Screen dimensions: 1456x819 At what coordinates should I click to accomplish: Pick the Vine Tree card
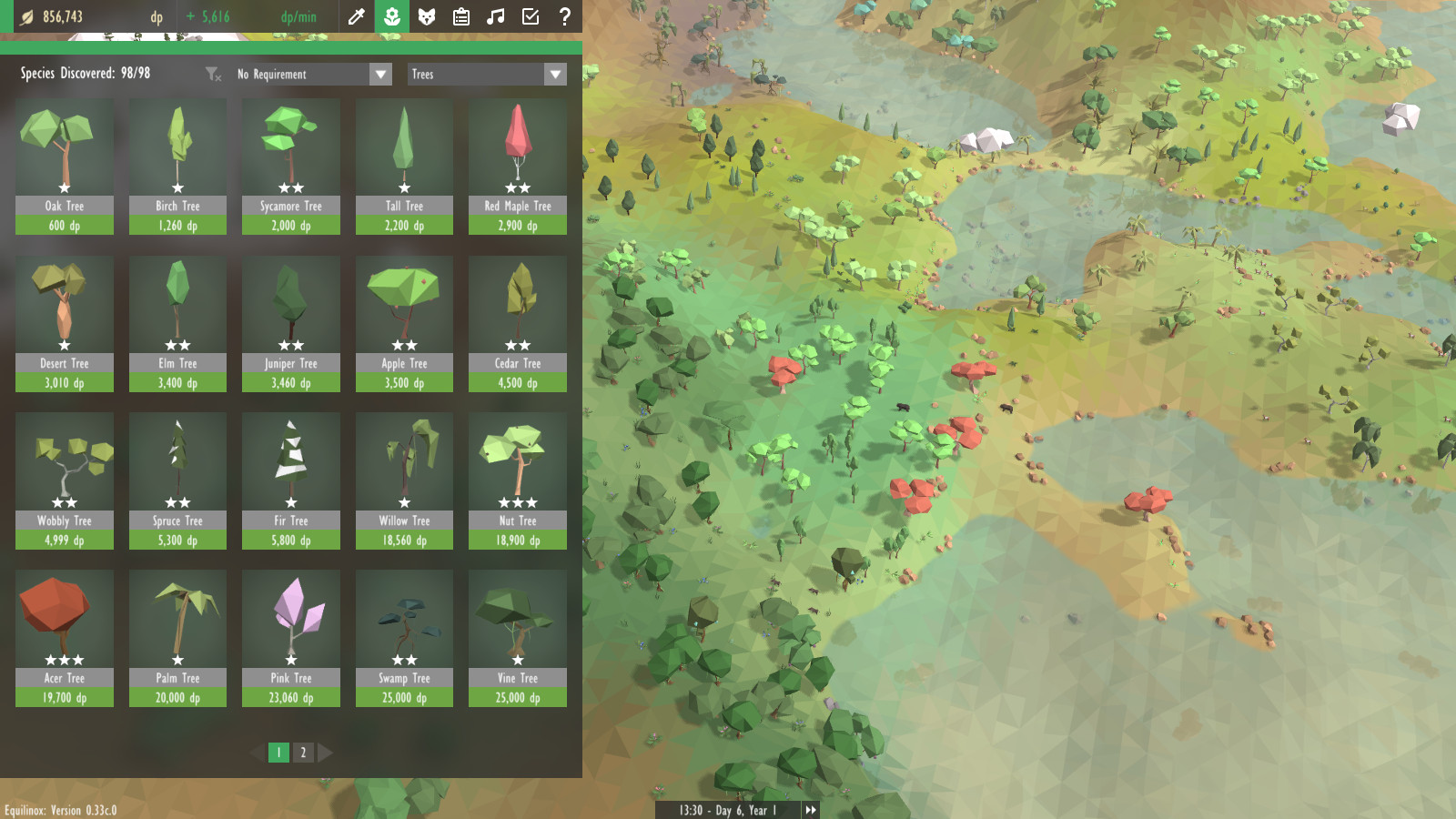coord(517,638)
